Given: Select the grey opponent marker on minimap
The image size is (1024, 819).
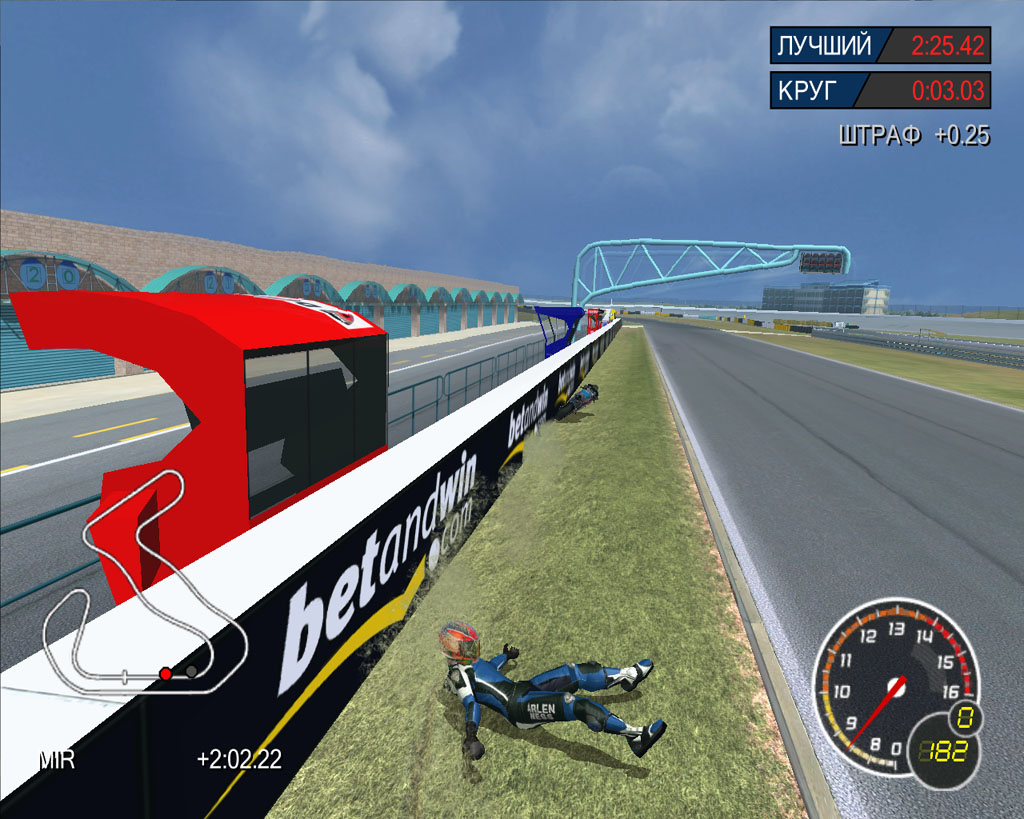Looking at the screenshot, I should [190, 671].
